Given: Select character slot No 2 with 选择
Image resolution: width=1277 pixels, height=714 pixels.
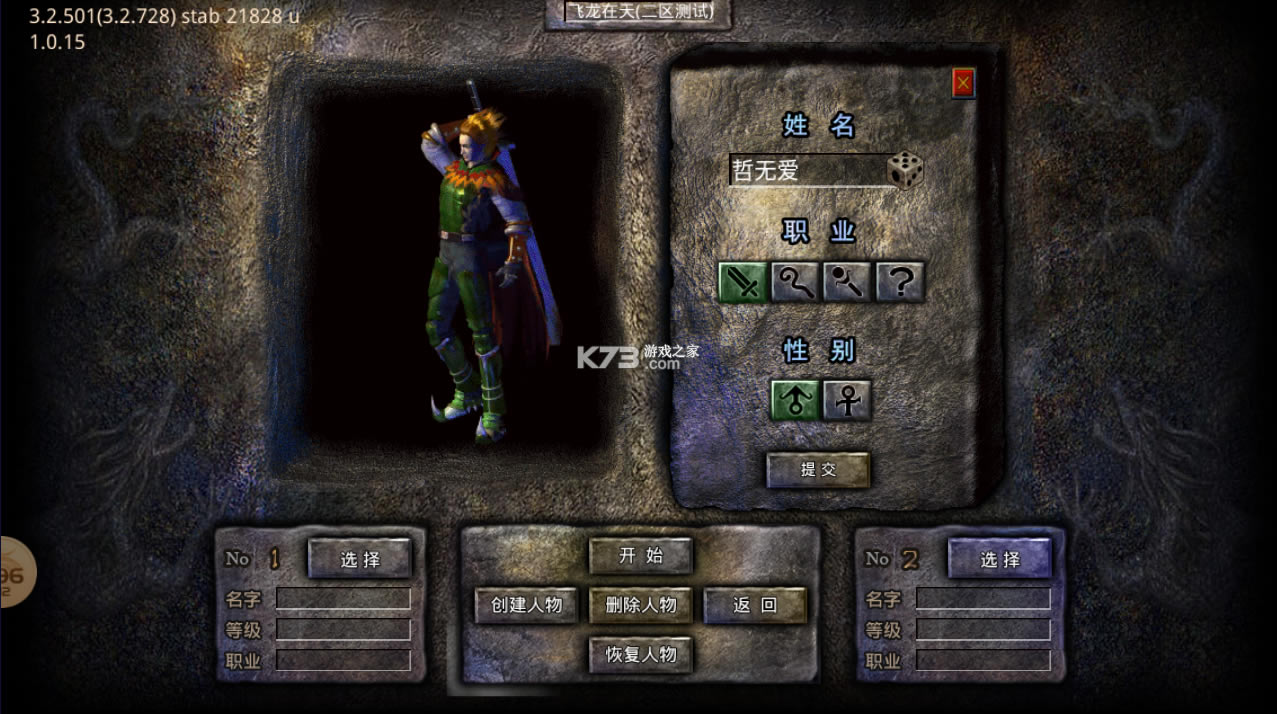Looking at the screenshot, I should click(x=1000, y=559).
